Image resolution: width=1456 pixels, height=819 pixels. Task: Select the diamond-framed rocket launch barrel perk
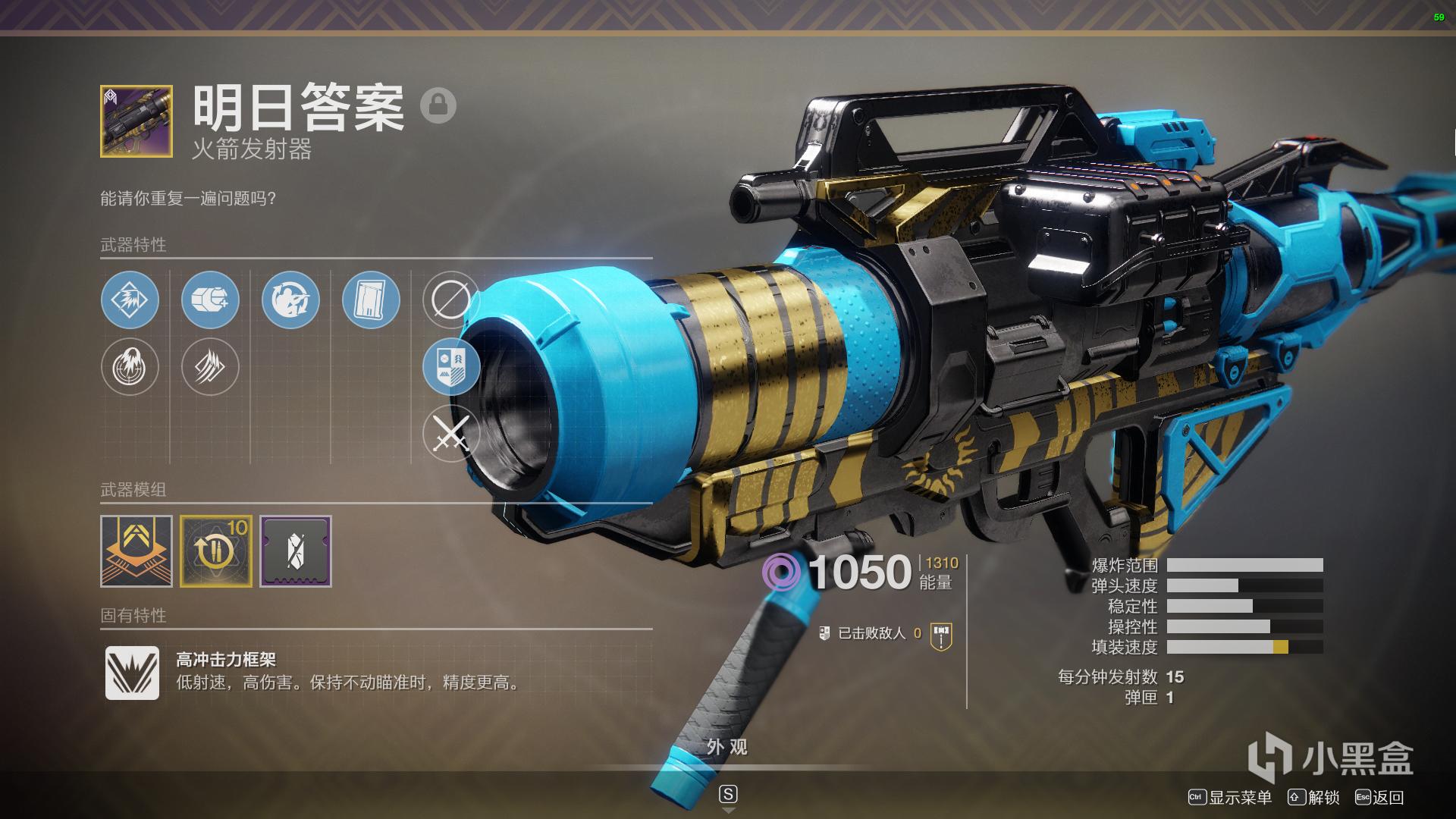[130, 300]
